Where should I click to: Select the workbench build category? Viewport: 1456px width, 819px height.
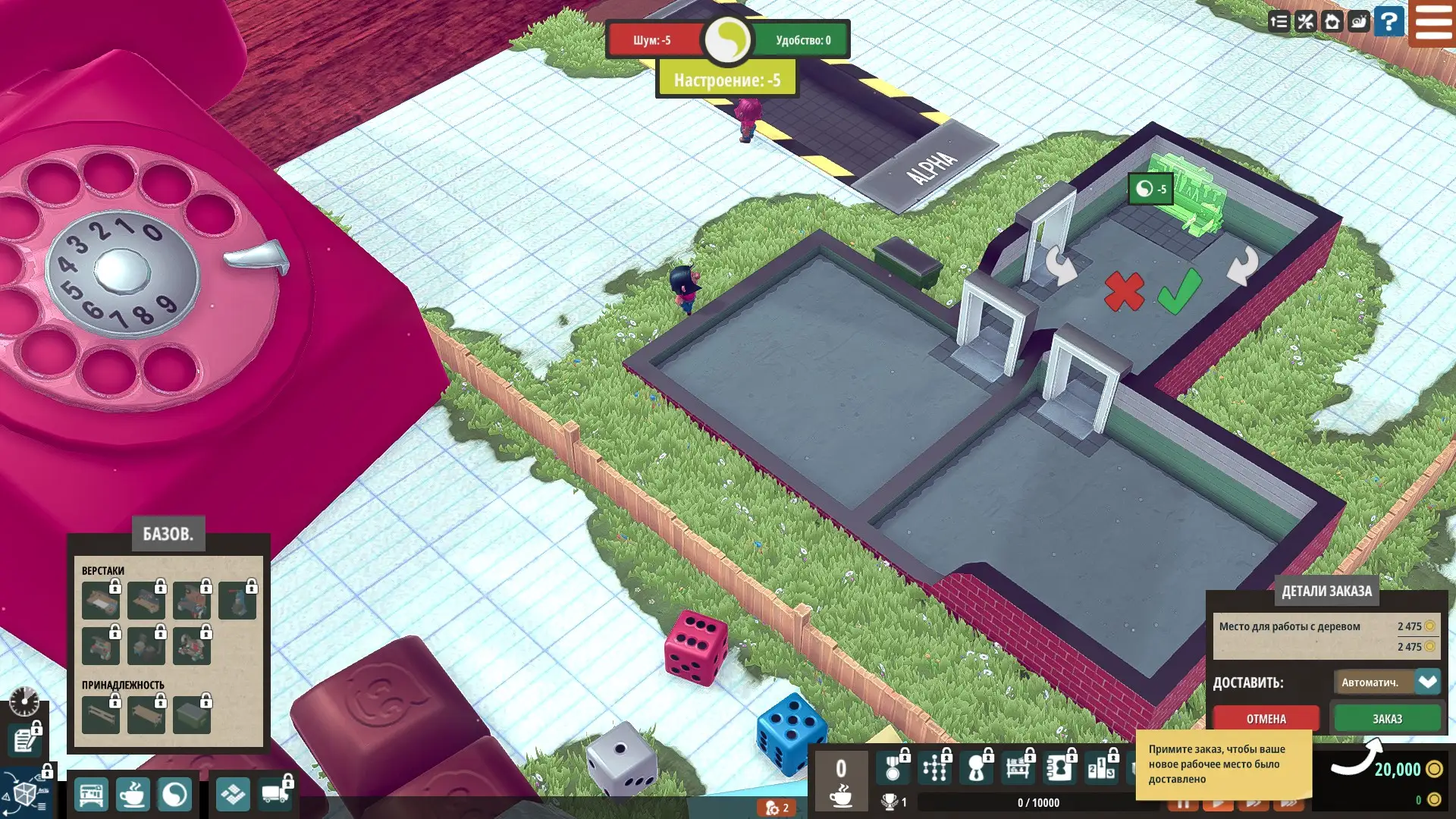pyautogui.click(x=91, y=795)
